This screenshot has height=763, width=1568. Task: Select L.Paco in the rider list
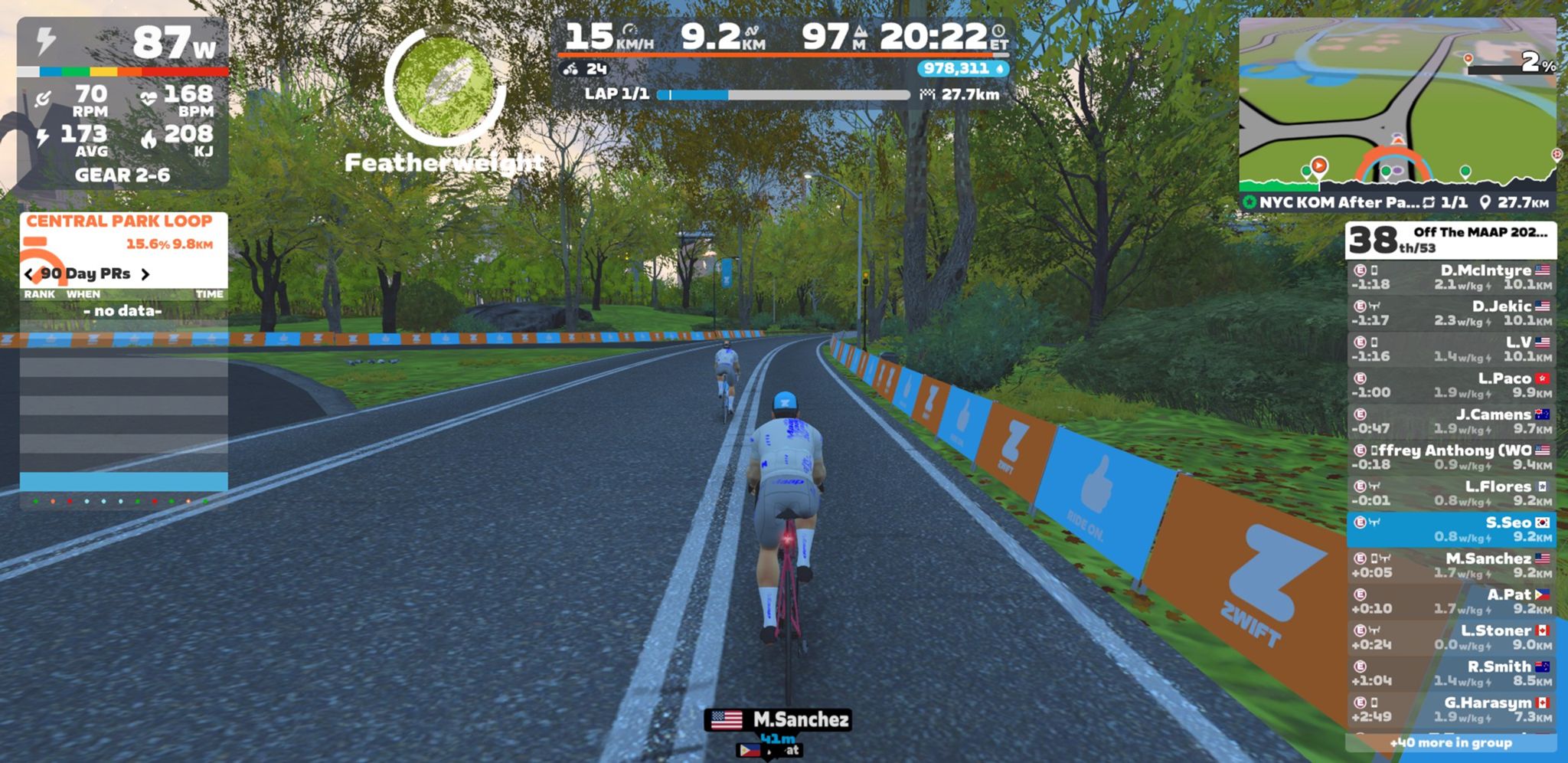[x=1451, y=385]
